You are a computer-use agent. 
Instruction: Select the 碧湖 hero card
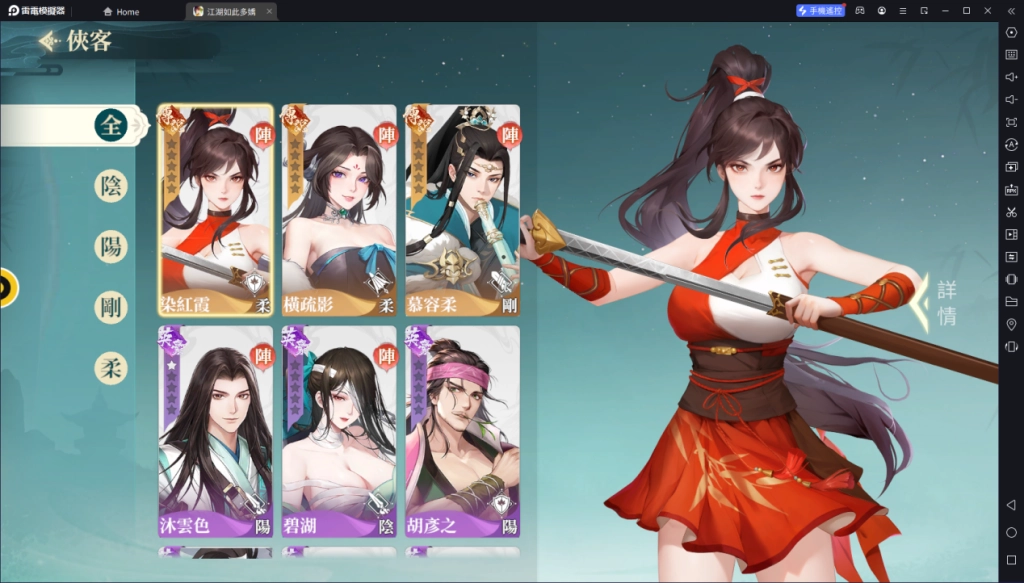(339, 431)
